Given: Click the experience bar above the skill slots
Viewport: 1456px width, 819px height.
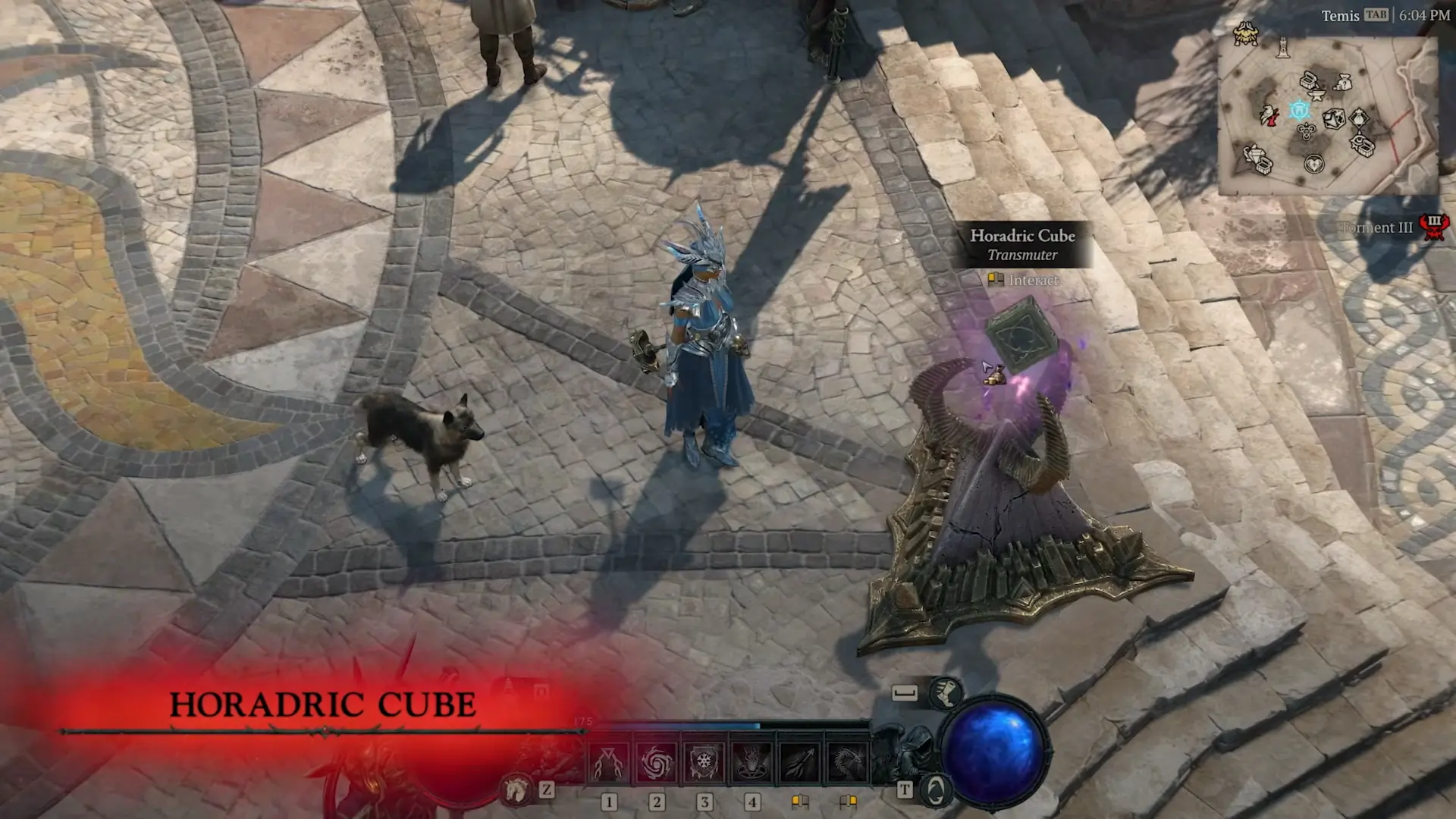Looking at the screenshot, I should click(728, 725).
